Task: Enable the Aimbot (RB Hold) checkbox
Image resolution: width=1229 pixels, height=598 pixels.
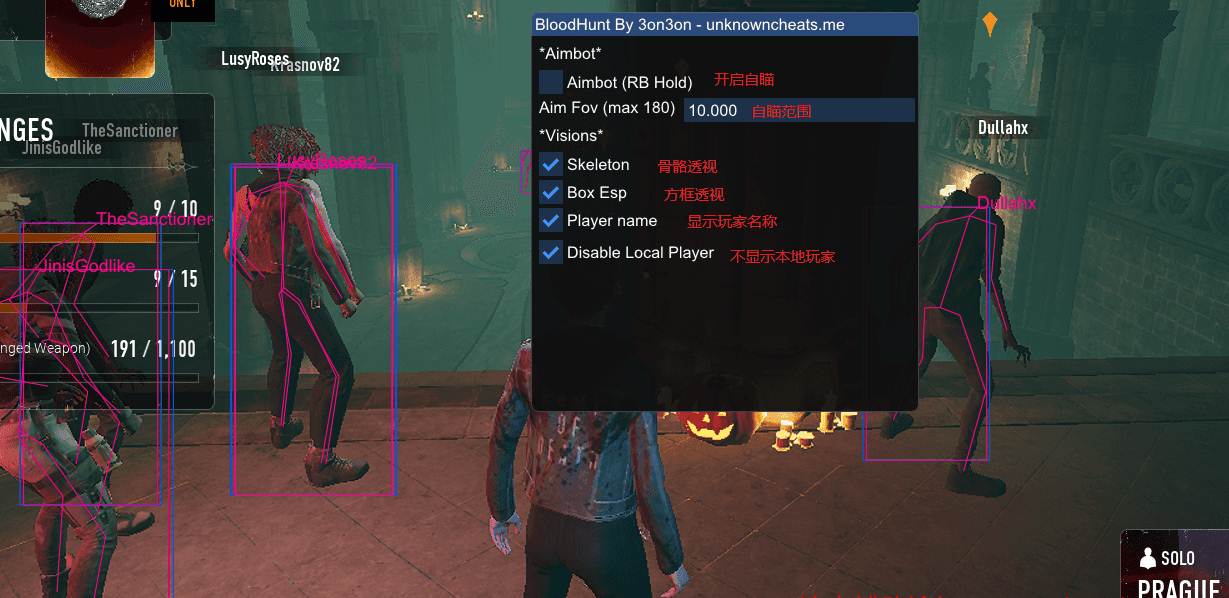Action: point(551,82)
